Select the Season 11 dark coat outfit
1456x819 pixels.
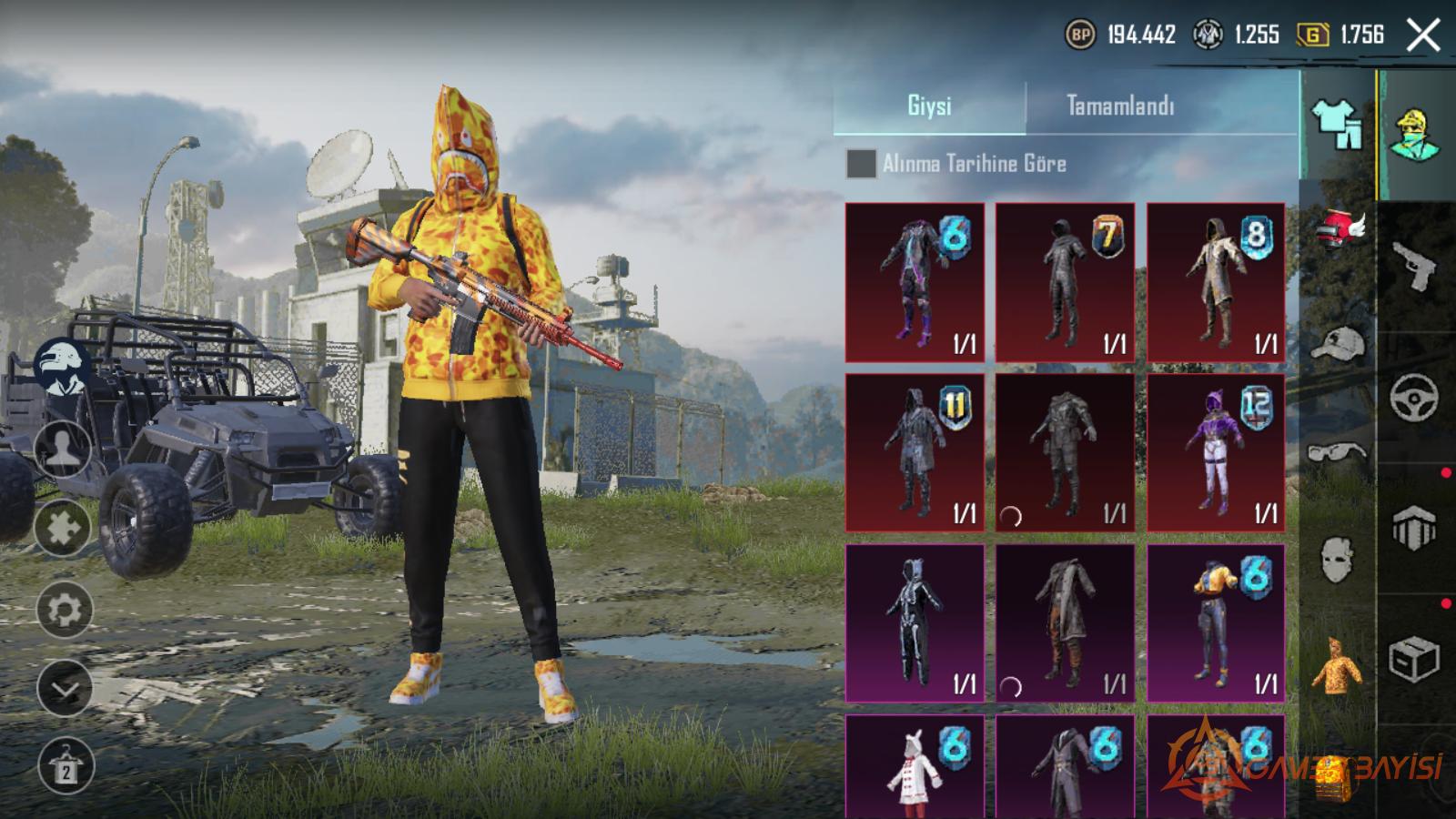click(915, 452)
